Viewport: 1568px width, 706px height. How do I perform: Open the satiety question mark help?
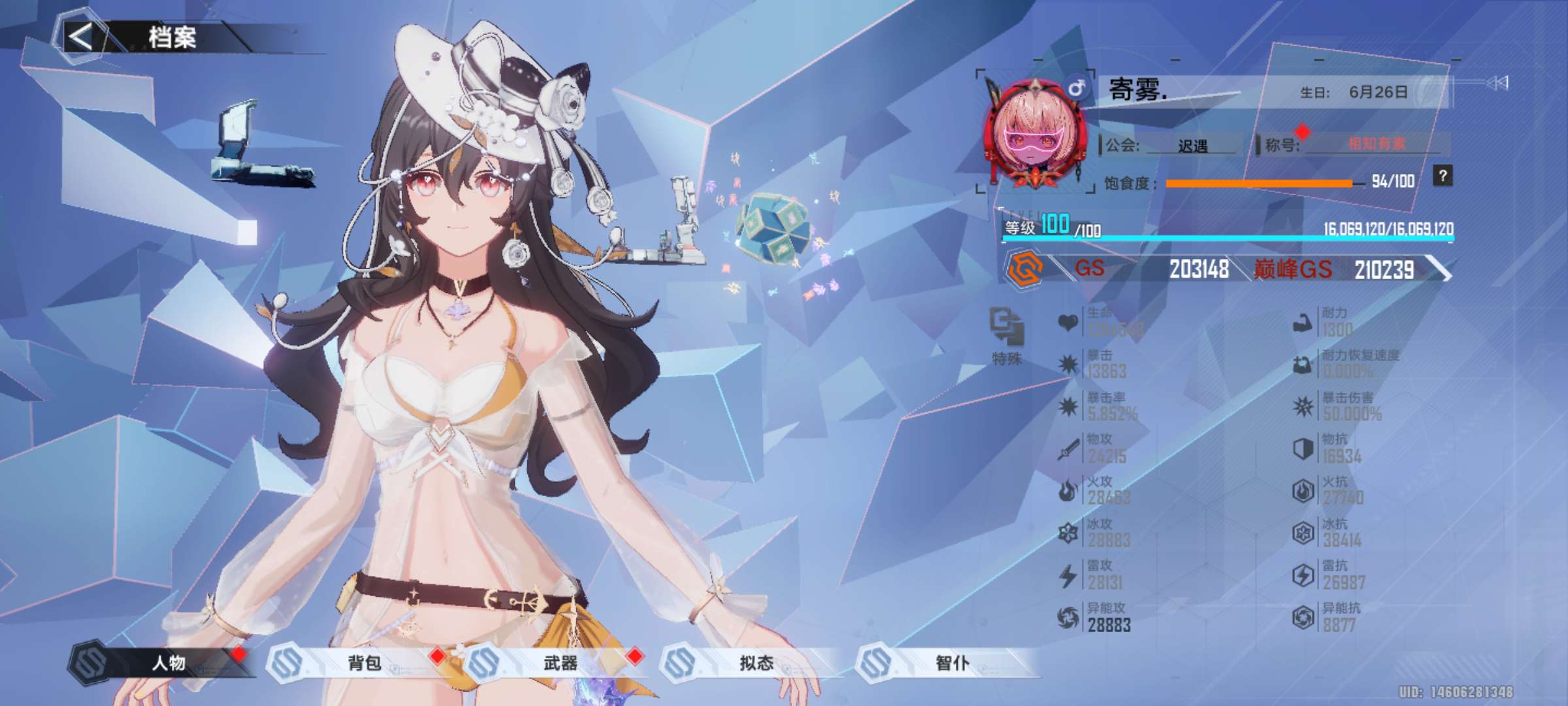[1443, 176]
